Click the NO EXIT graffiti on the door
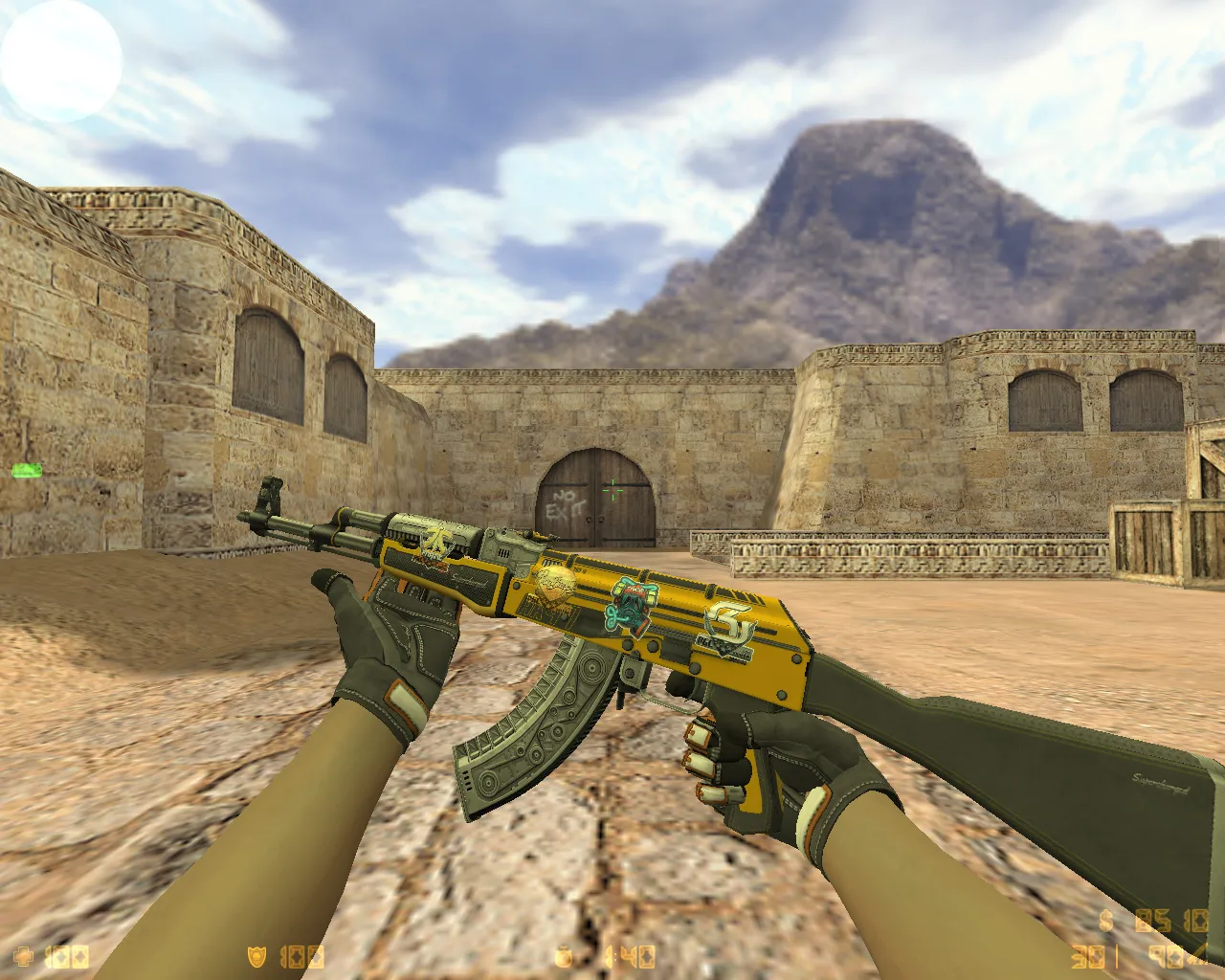The height and width of the screenshot is (980, 1225). [567, 501]
